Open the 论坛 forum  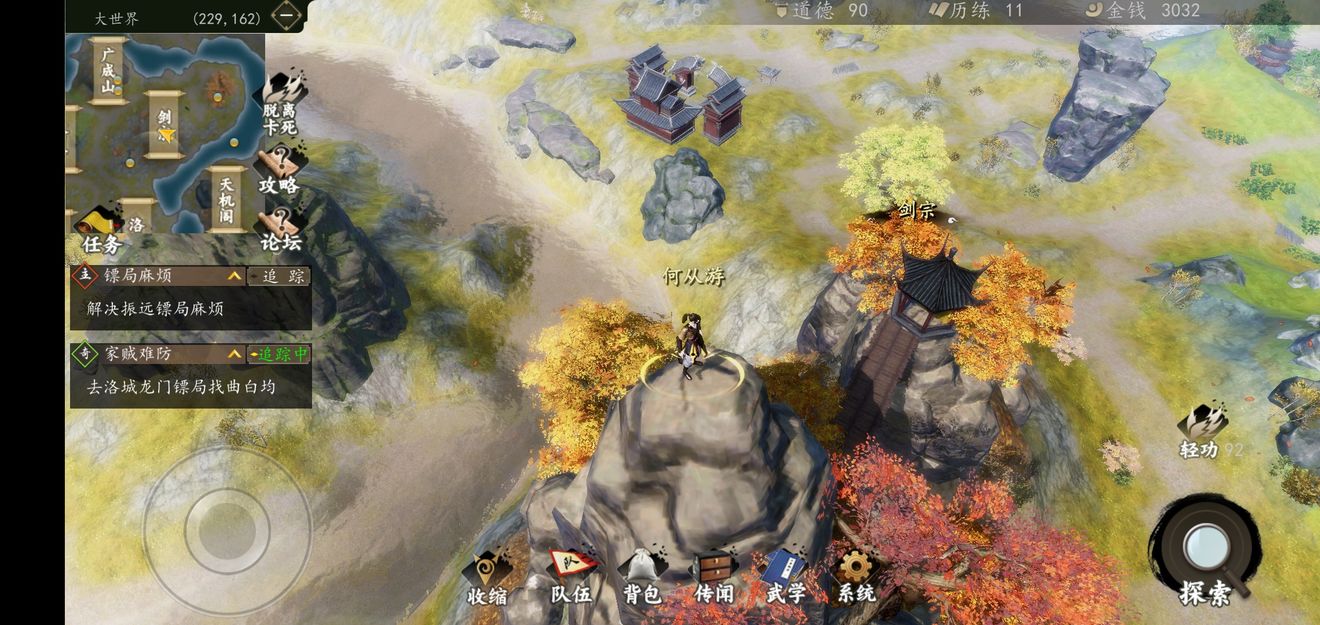tap(282, 229)
